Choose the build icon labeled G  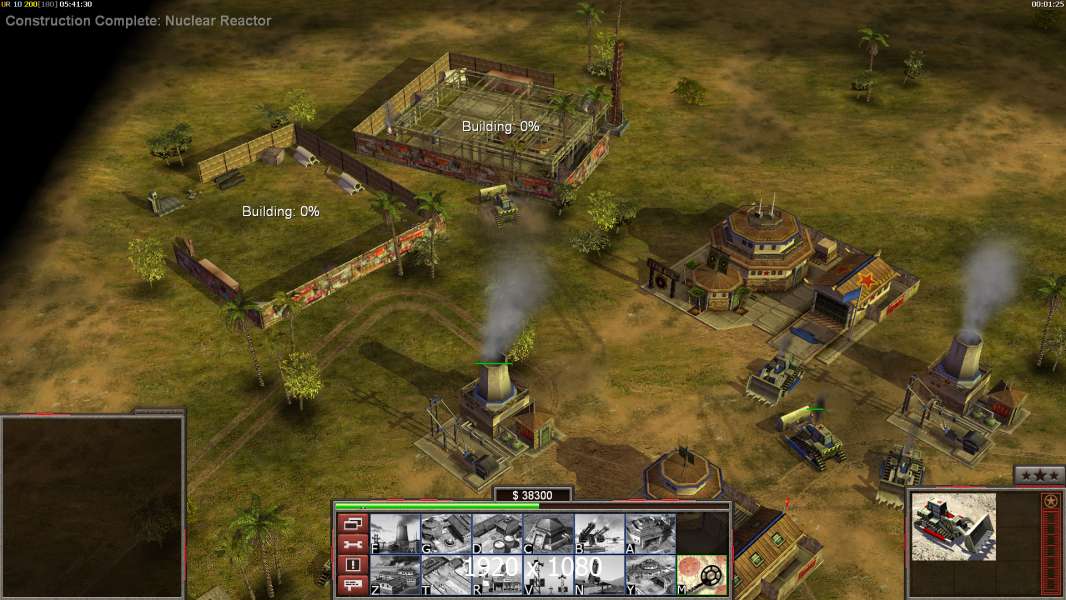[446, 533]
